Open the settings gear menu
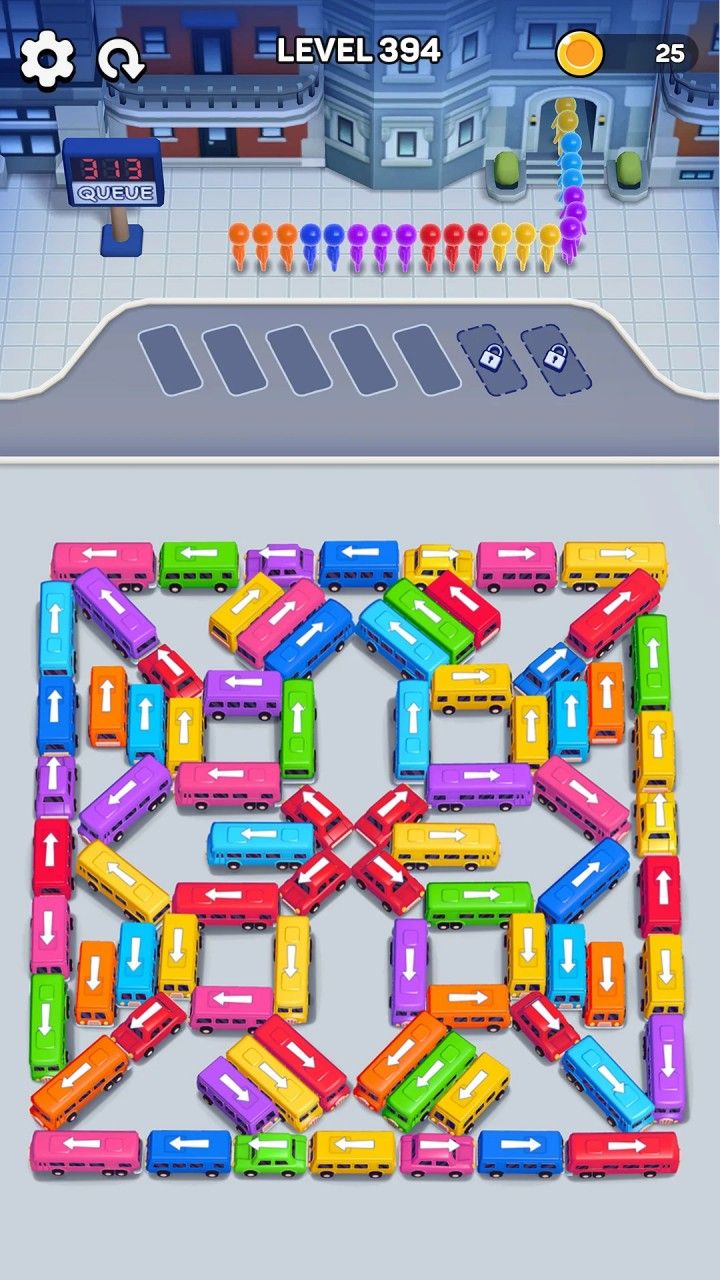 [47, 59]
